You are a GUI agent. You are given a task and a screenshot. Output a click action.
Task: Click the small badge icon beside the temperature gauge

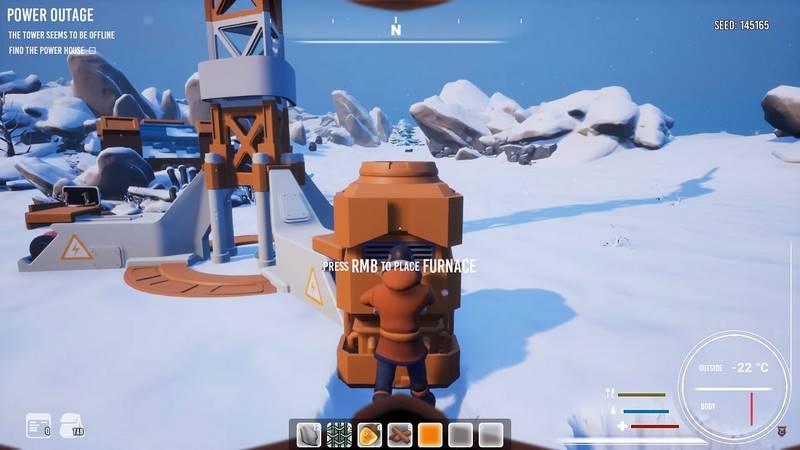[781, 432]
